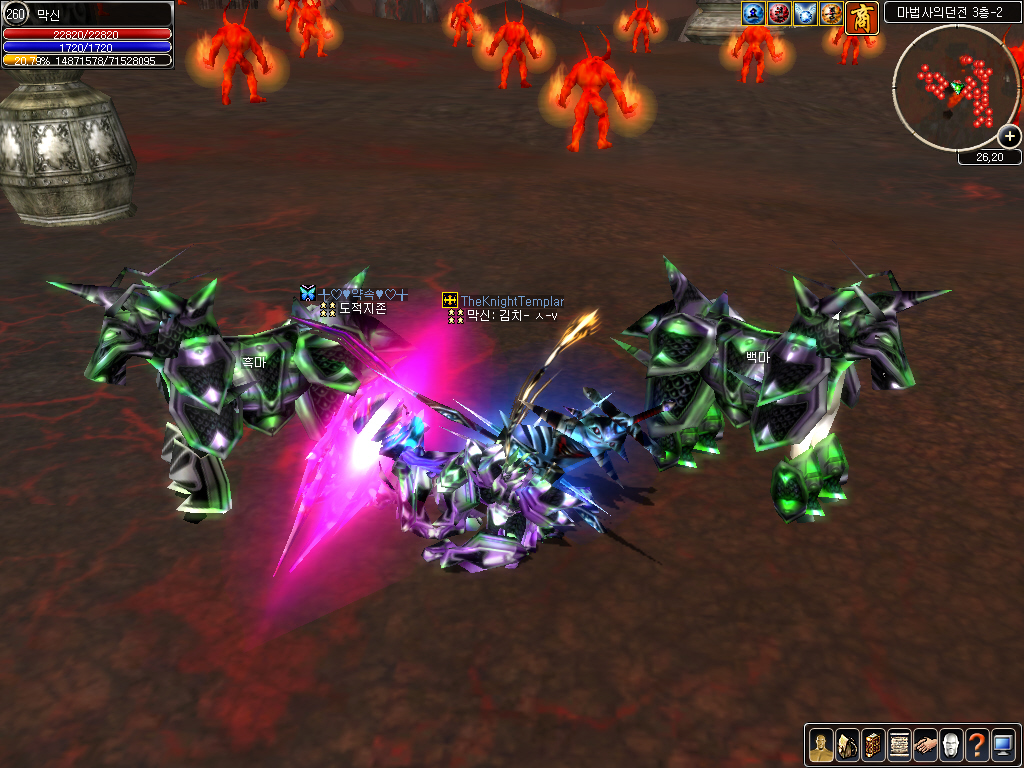Open the golden character portrait menu
This screenshot has height=768, width=1024.
821,744
